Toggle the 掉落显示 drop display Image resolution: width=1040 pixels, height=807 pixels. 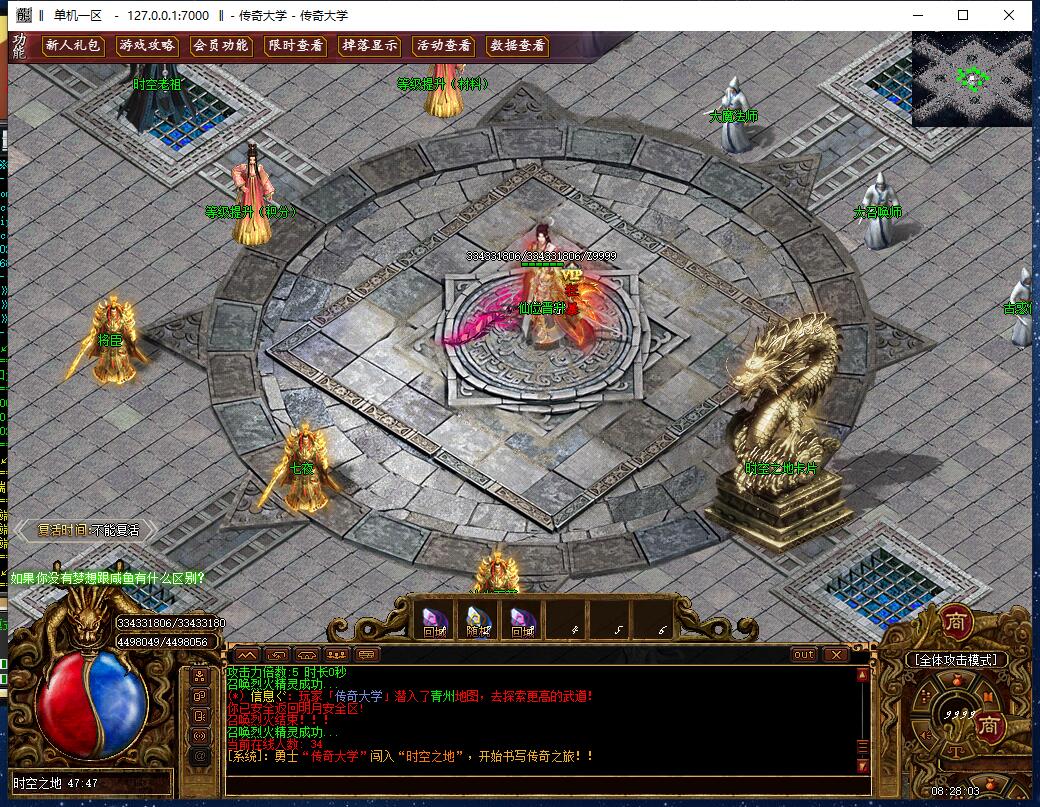tap(369, 46)
